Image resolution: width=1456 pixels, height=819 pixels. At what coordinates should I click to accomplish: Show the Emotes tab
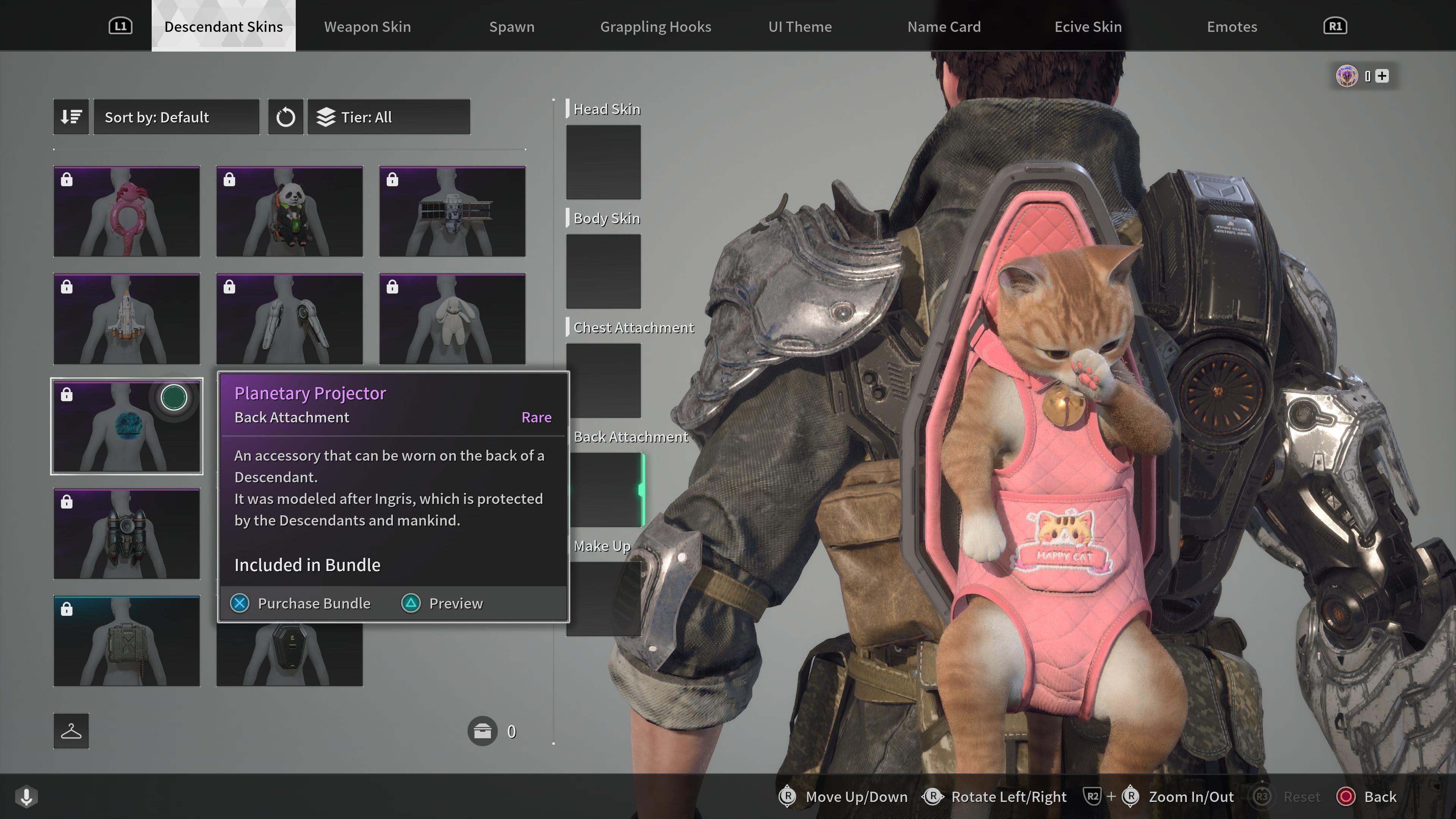click(x=1232, y=27)
